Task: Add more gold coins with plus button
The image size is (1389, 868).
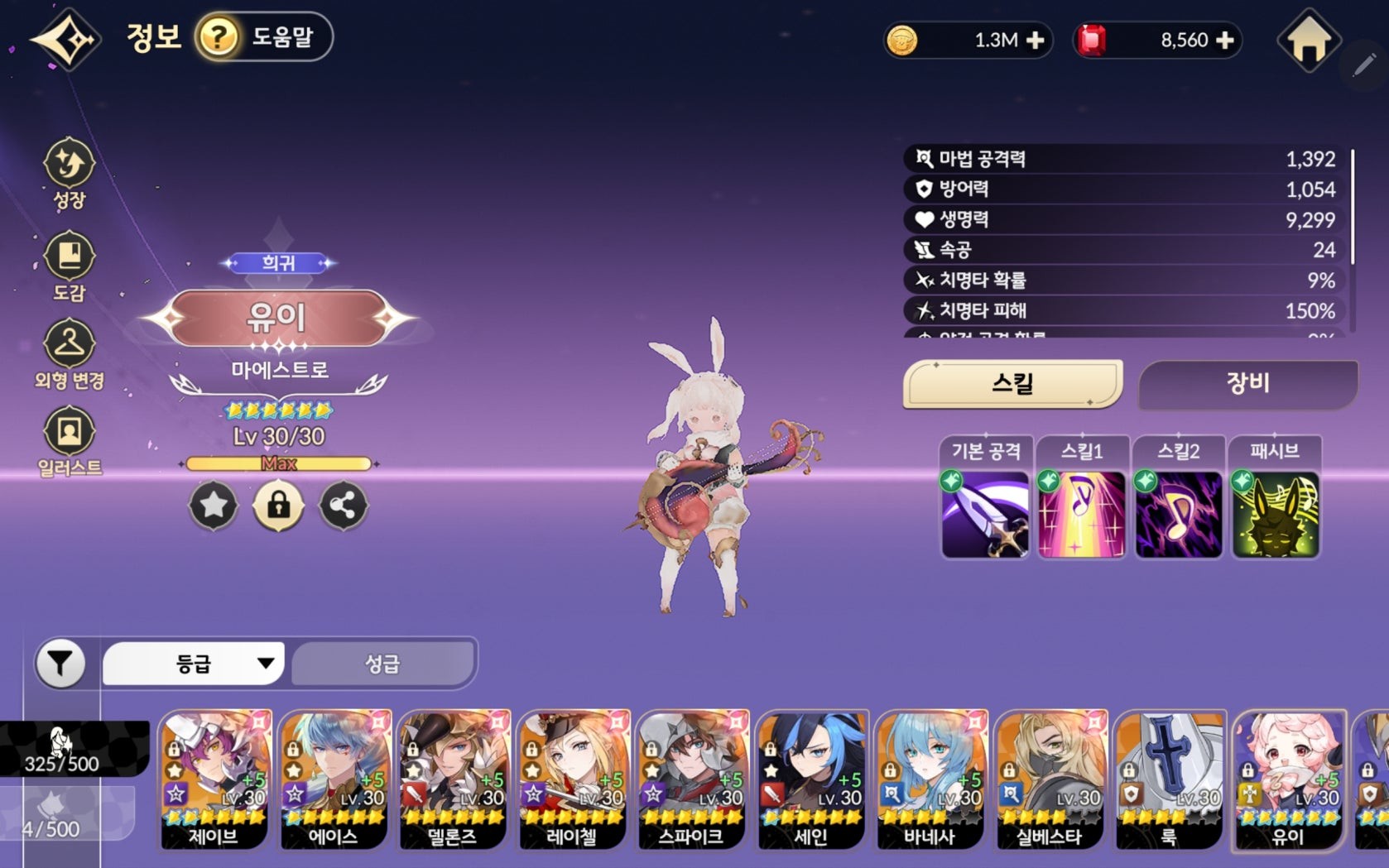Action: click(1035, 41)
